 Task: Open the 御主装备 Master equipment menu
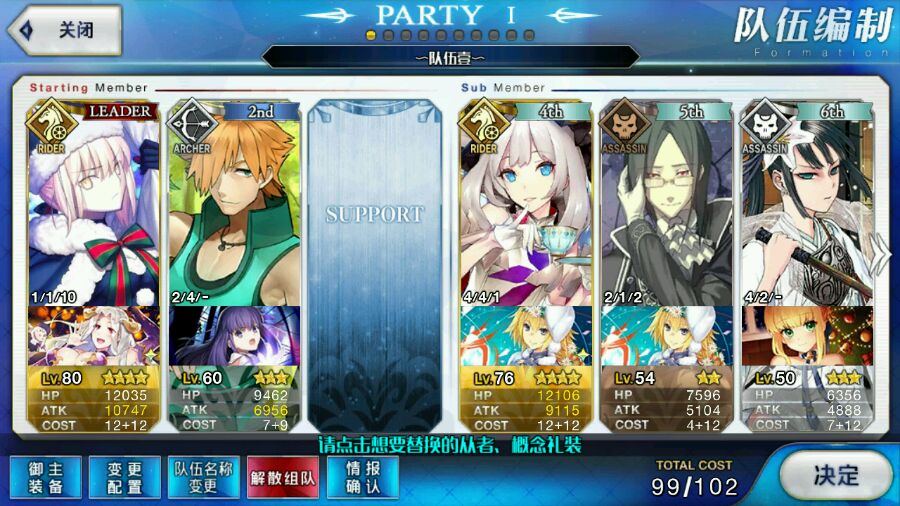(41, 478)
